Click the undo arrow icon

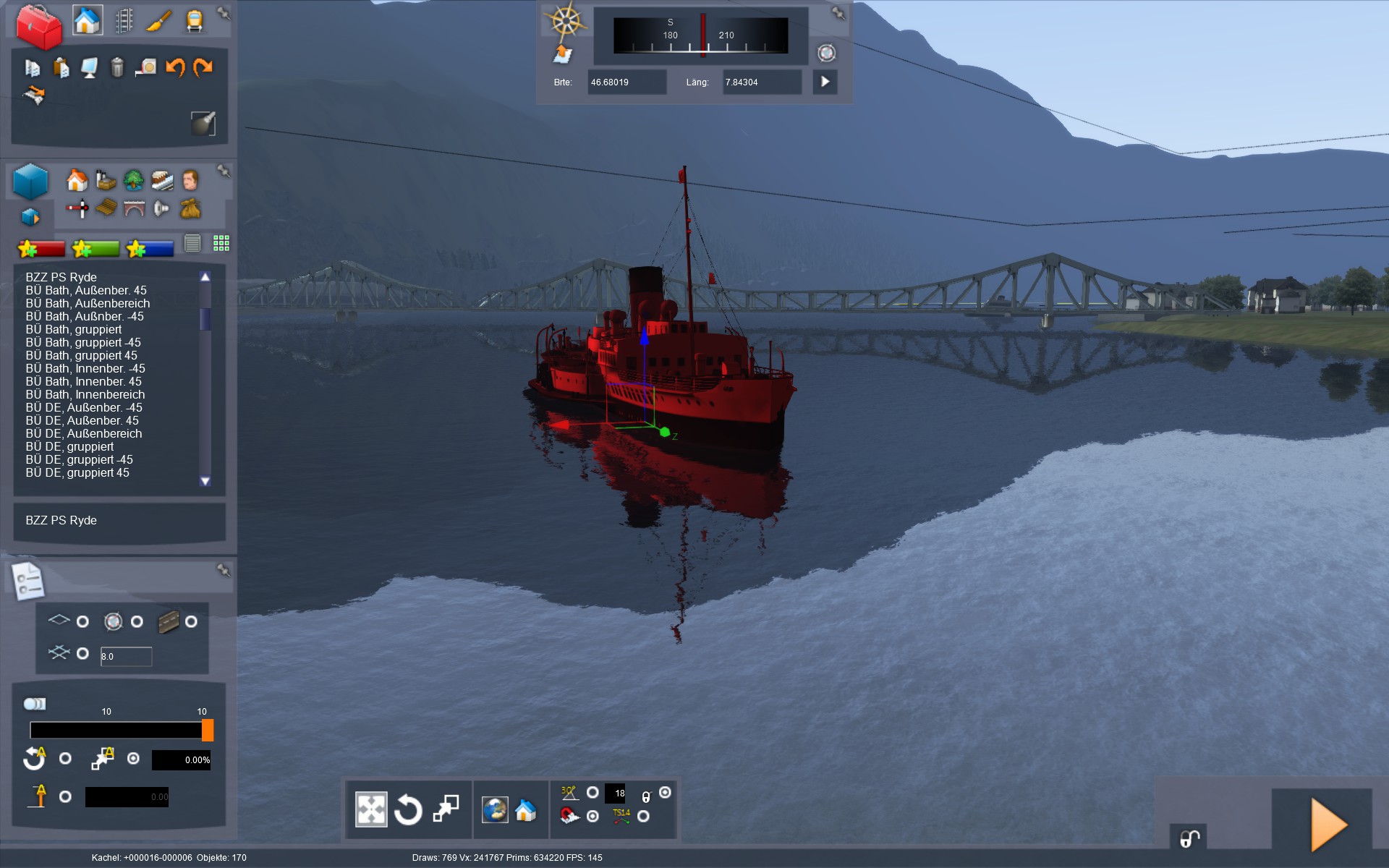coord(175,67)
